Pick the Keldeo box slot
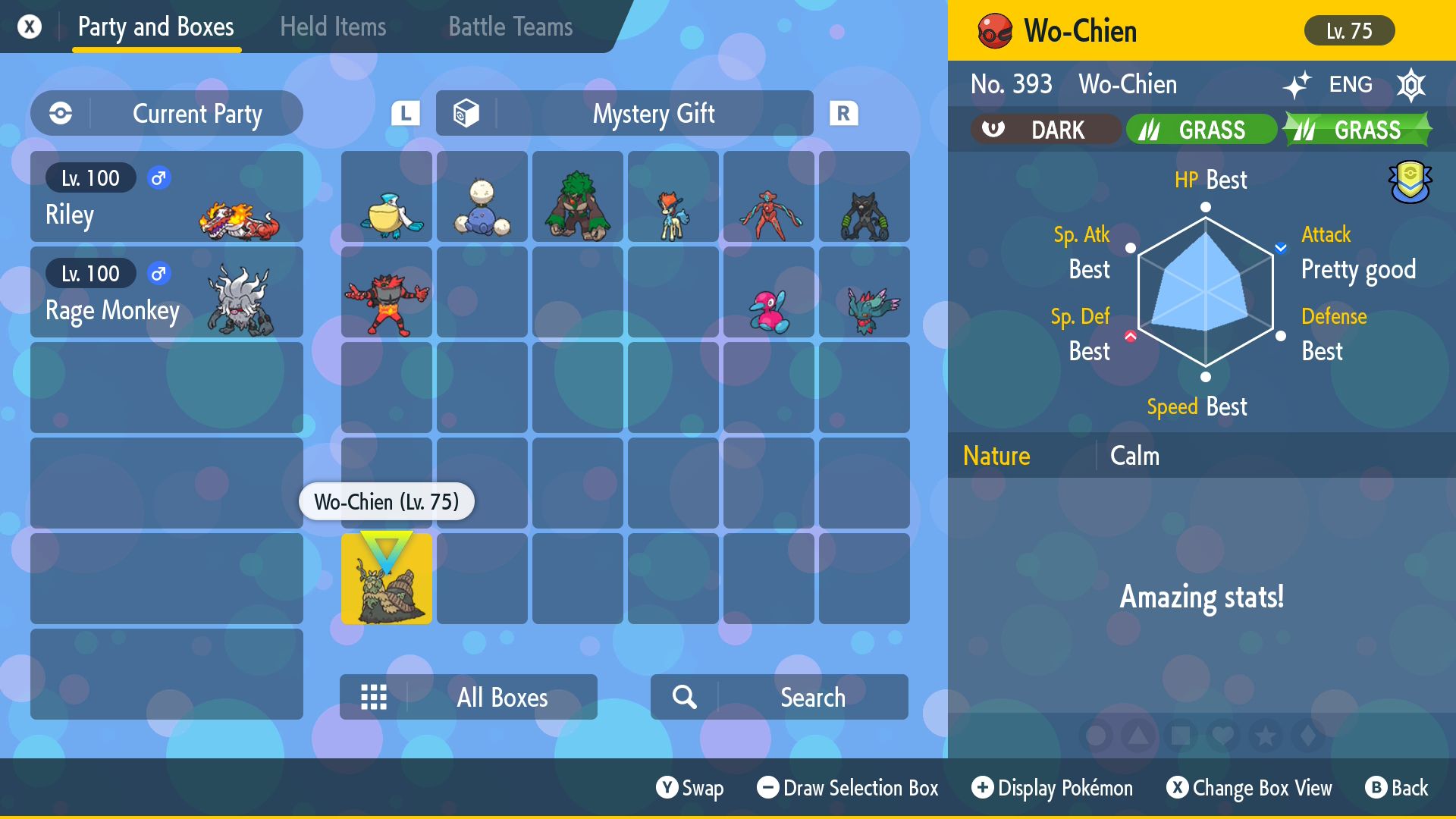 coord(673,196)
